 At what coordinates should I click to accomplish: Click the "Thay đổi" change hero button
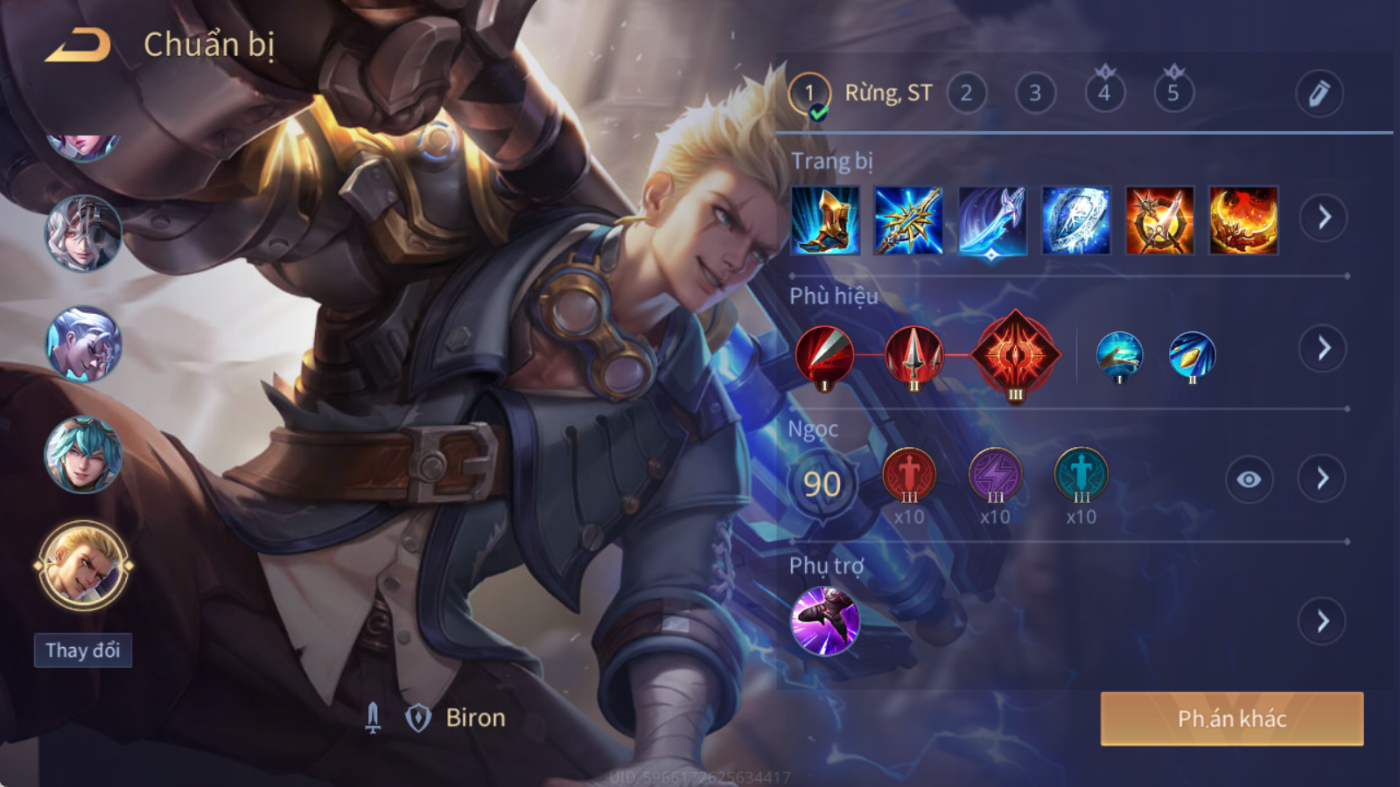tap(83, 650)
